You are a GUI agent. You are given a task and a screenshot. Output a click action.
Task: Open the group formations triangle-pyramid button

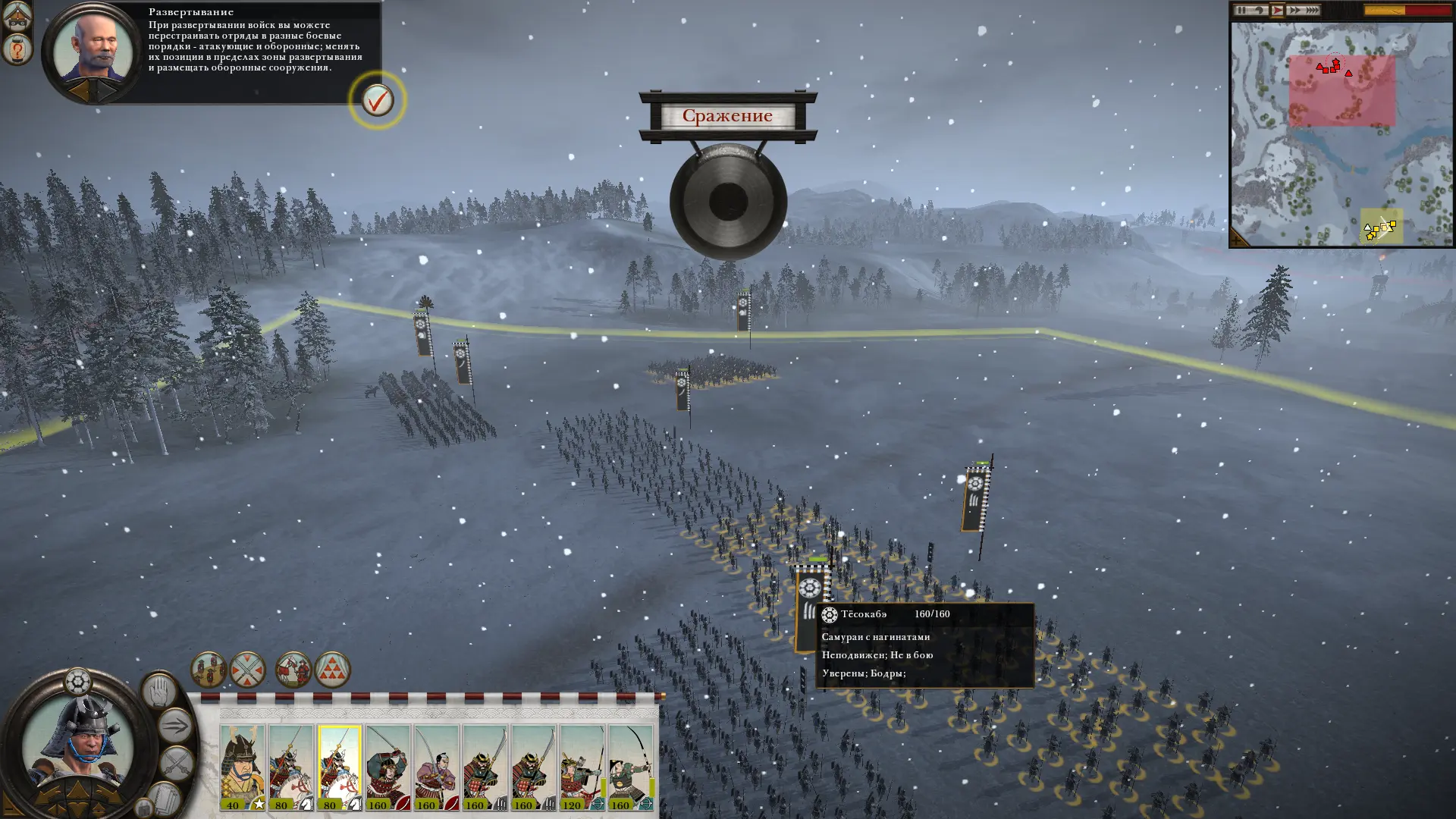coord(332,670)
